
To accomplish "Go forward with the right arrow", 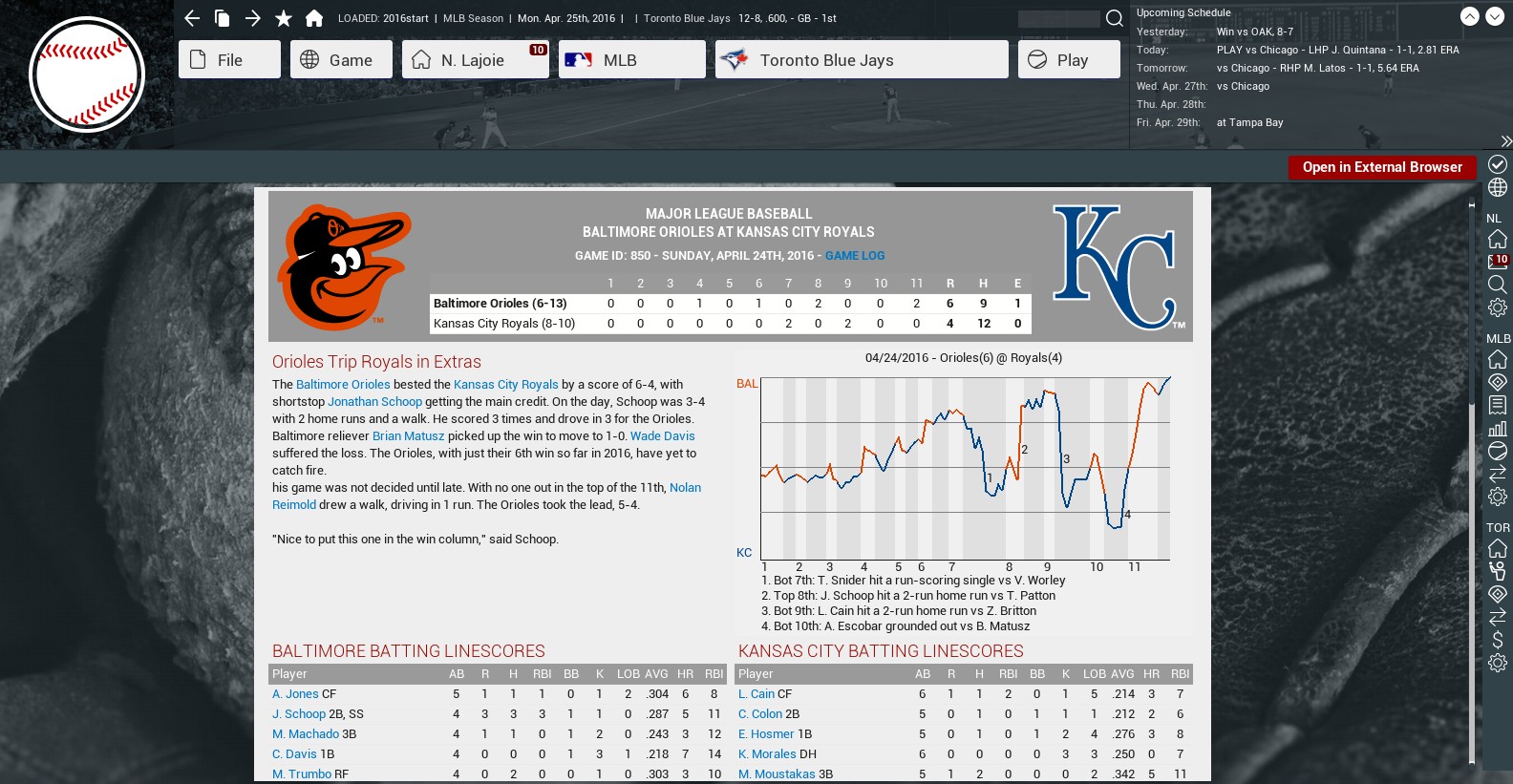I will [253, 18].
